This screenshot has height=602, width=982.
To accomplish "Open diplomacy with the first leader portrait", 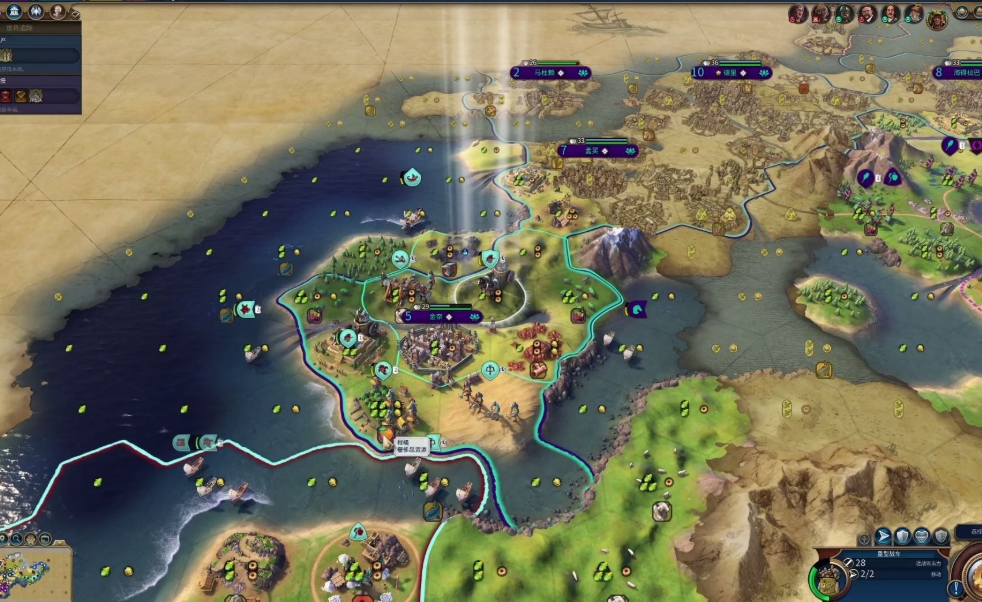I will (798, 14).
